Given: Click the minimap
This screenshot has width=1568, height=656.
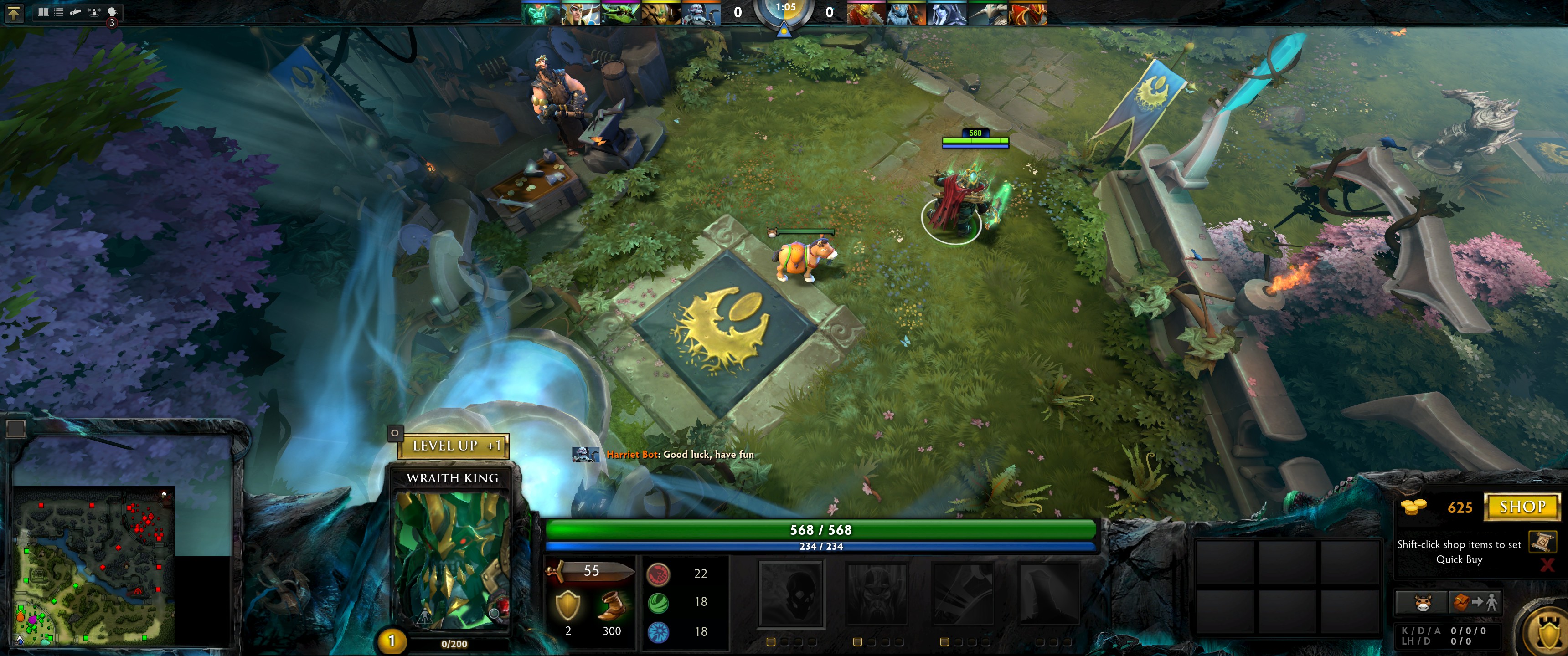Looking at the screenshot, I should [x=94, y=565].
